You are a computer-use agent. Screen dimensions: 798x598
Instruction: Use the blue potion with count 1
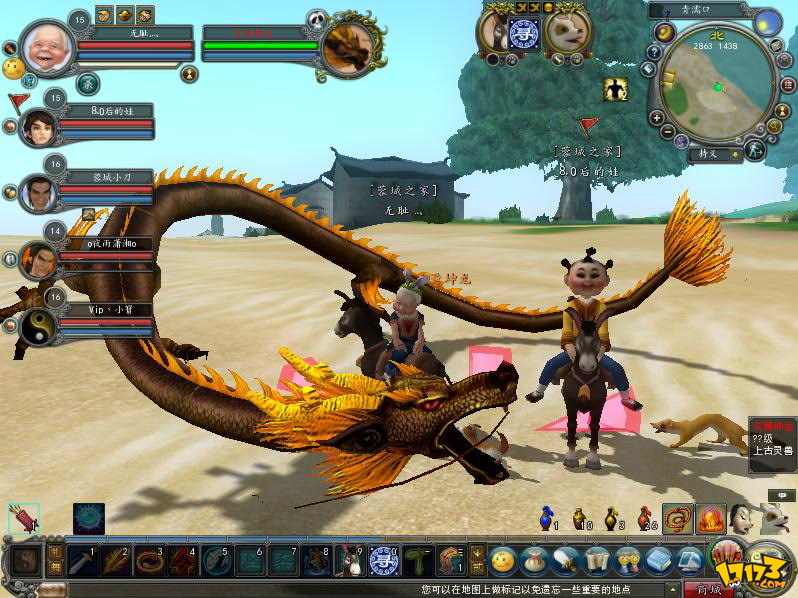(545, 517)
